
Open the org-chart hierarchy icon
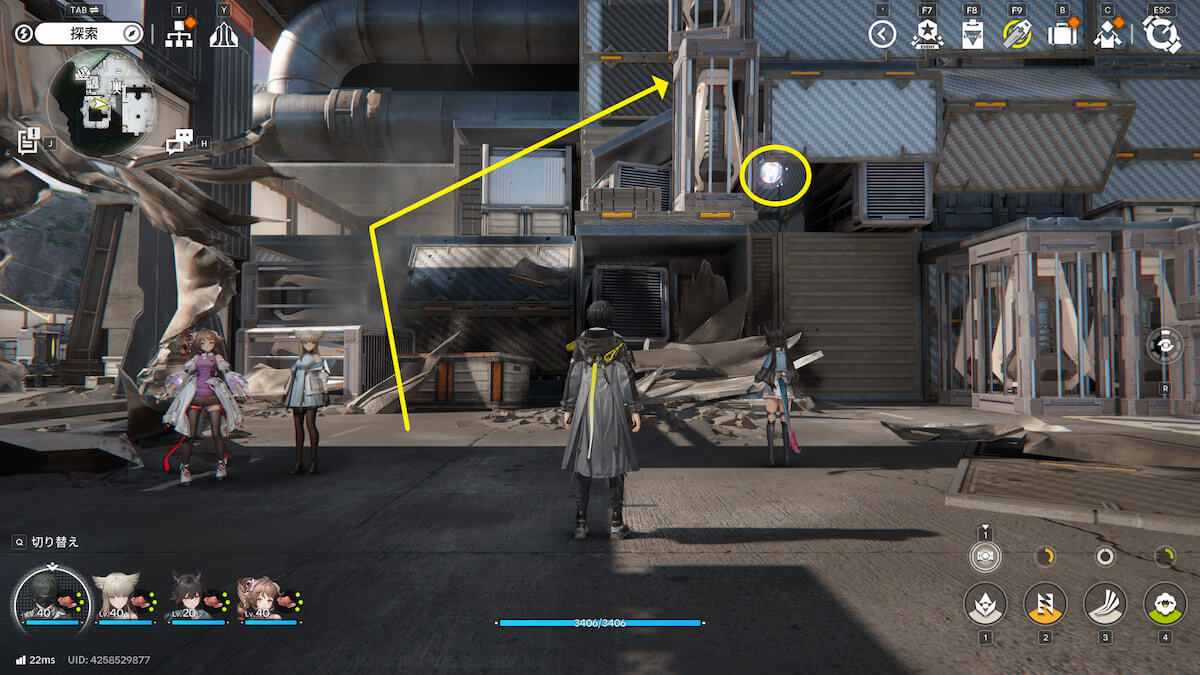coord(179,34)
